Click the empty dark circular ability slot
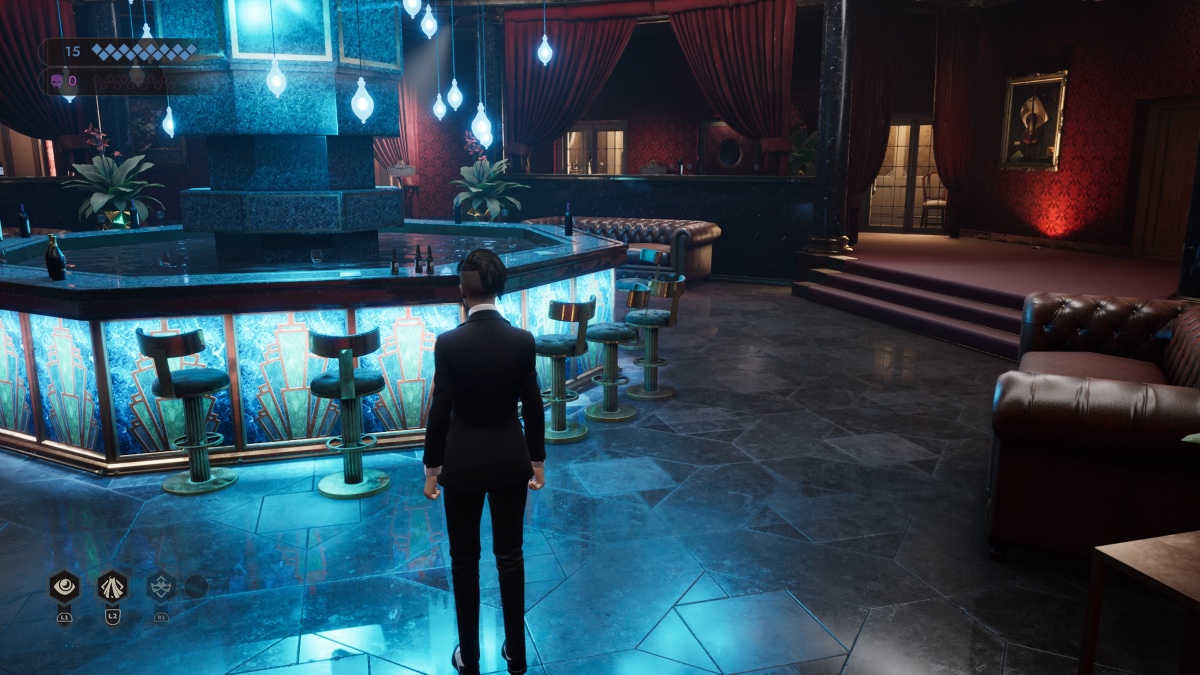Image resolution: width=1200 pixels, height=675 pixels. [x=196, y=587]
